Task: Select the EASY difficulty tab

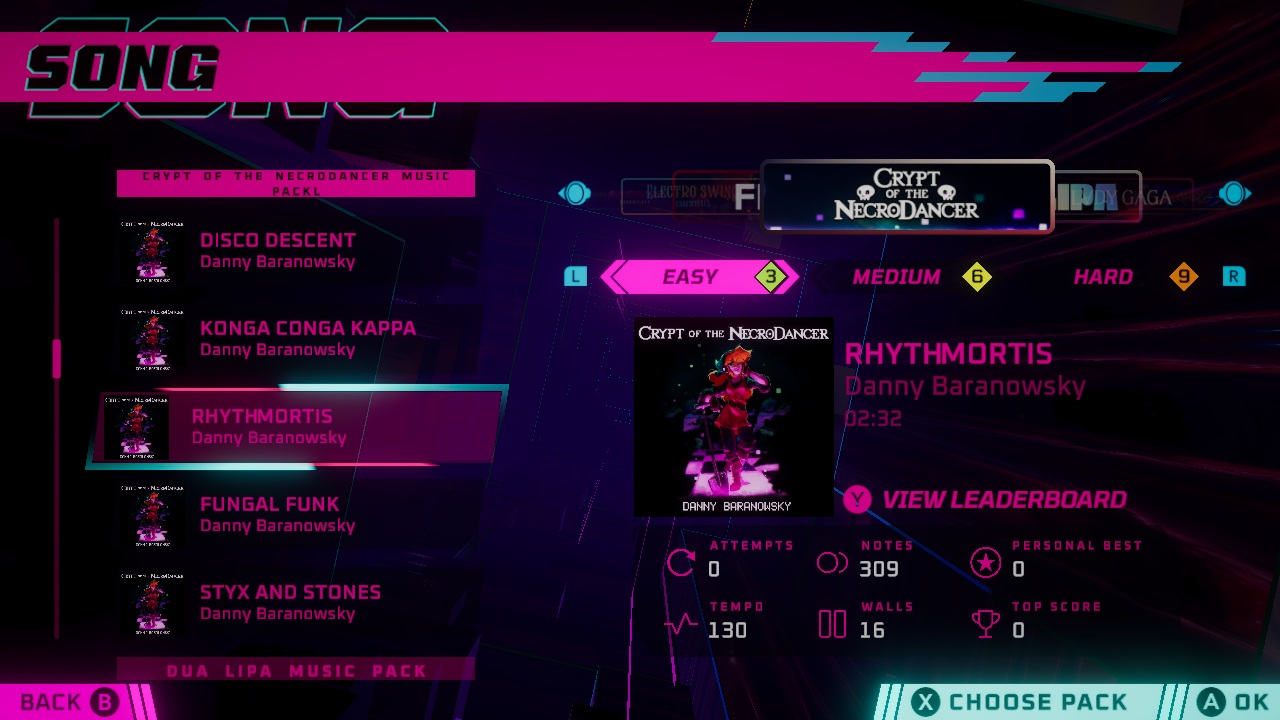Action: [x=690, y=277]
